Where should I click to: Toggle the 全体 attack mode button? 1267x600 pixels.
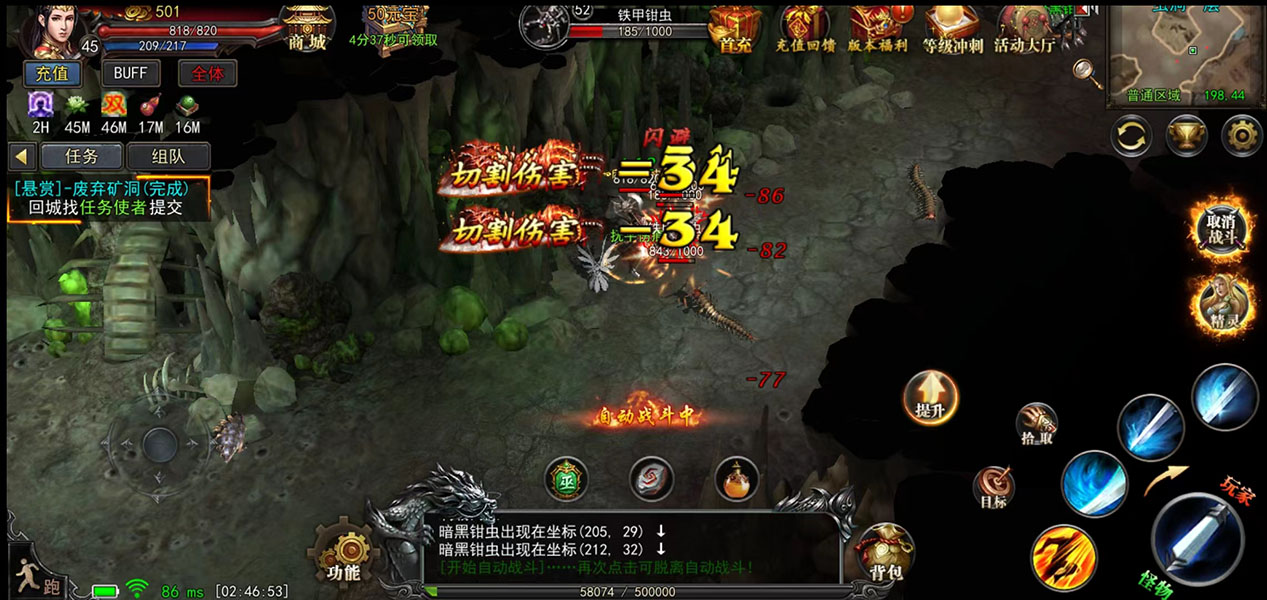[207, 73]
